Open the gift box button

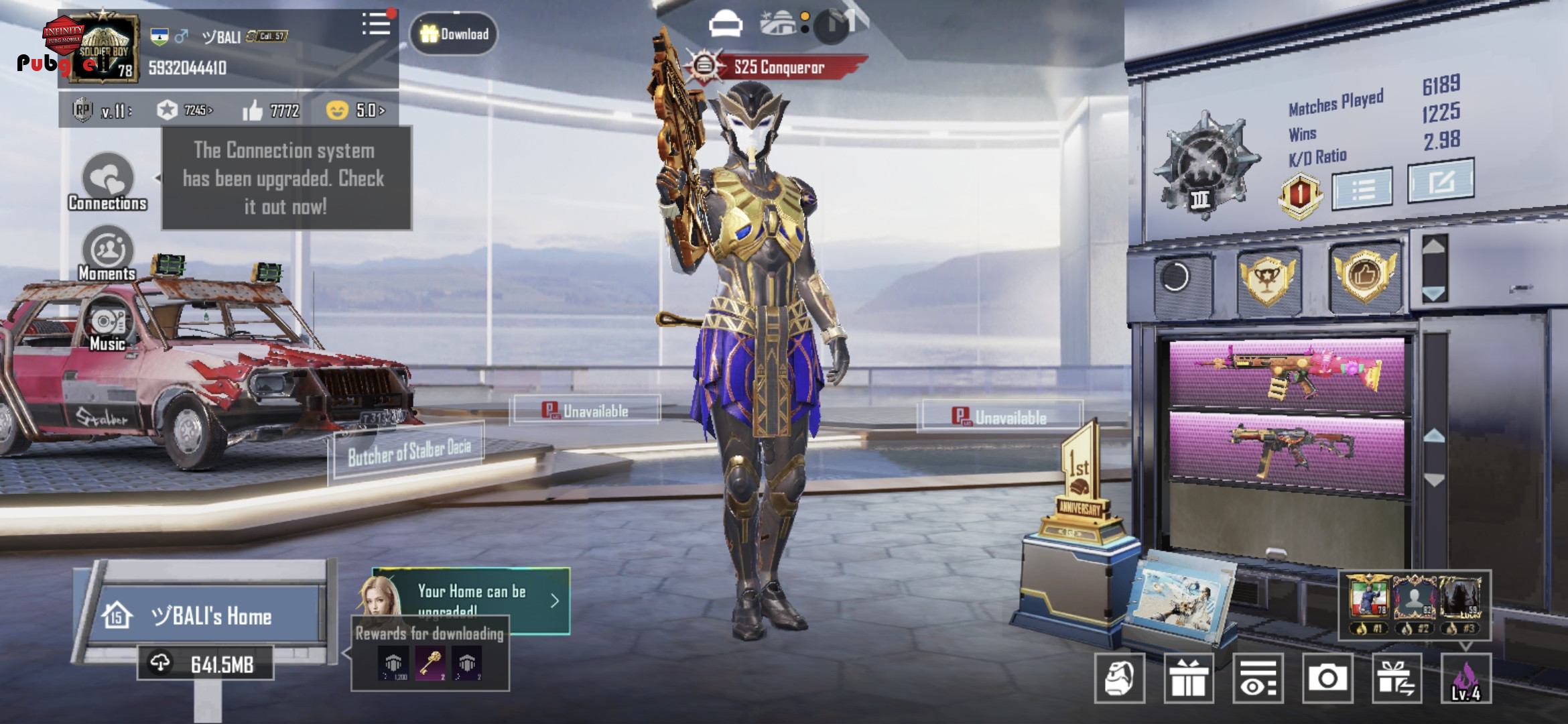(1188, 678)
